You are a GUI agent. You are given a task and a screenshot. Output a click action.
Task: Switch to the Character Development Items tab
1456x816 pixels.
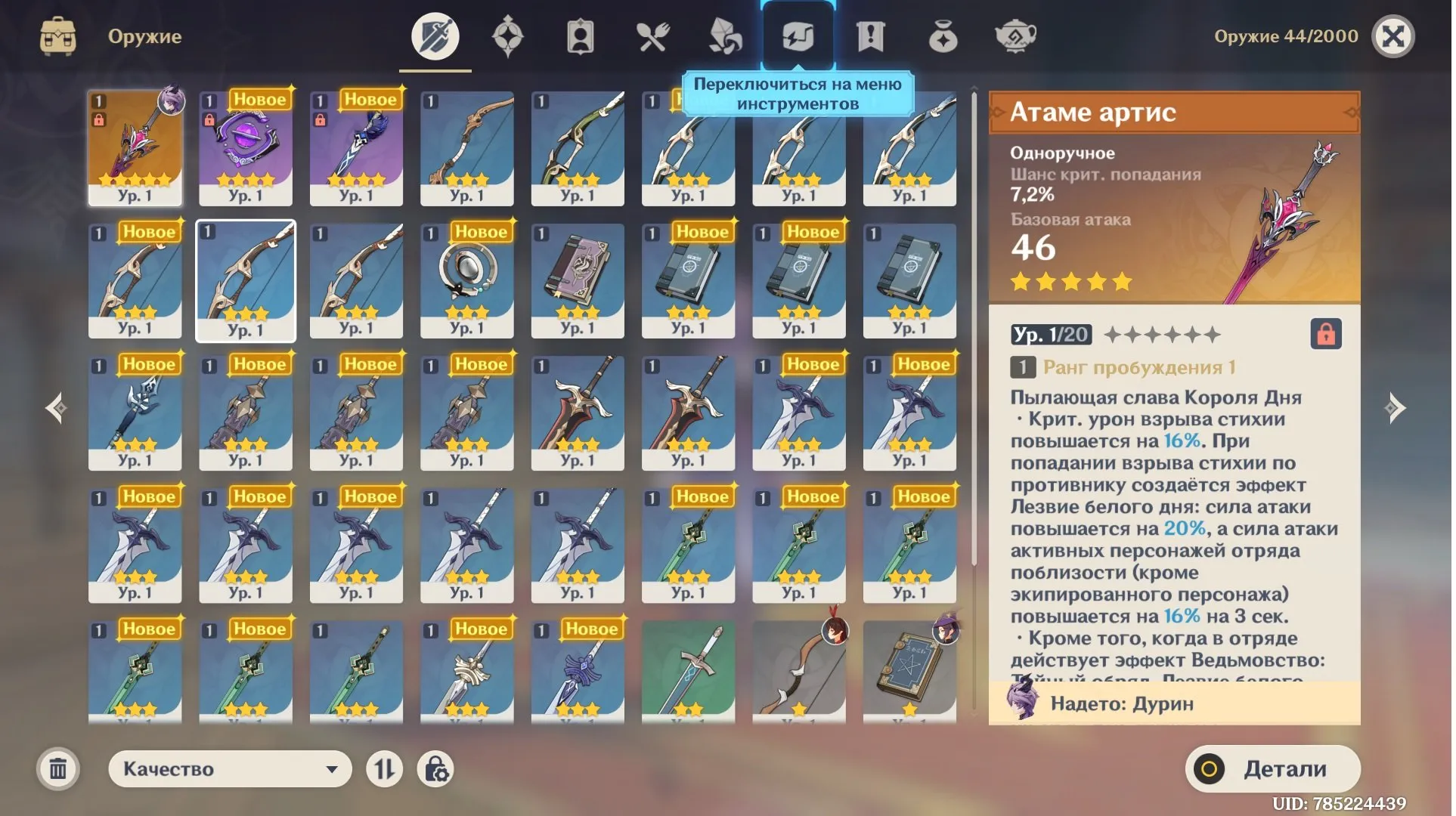[x=580, y=36]
